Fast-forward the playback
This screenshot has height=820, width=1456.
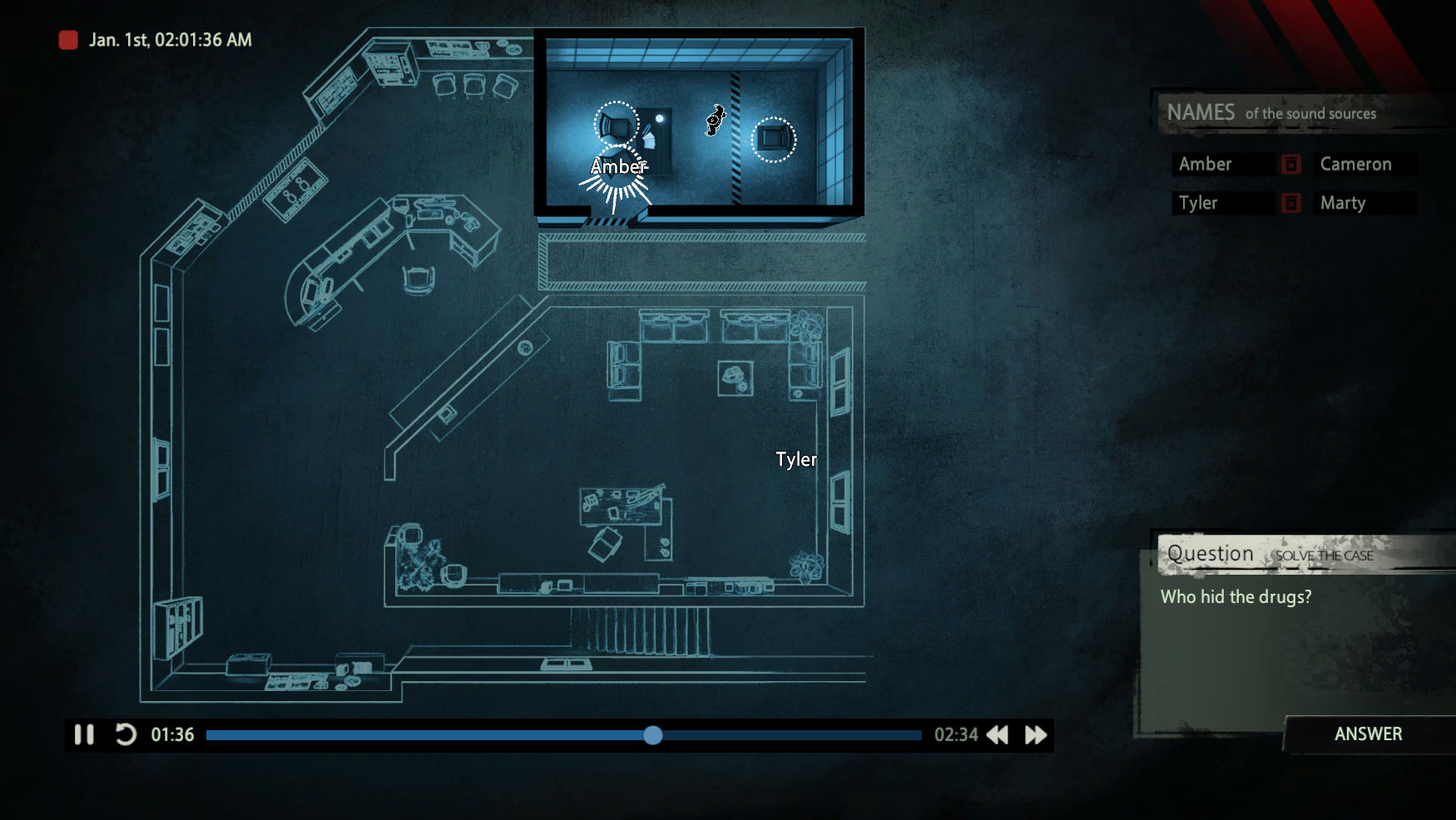click(1035, 735)
